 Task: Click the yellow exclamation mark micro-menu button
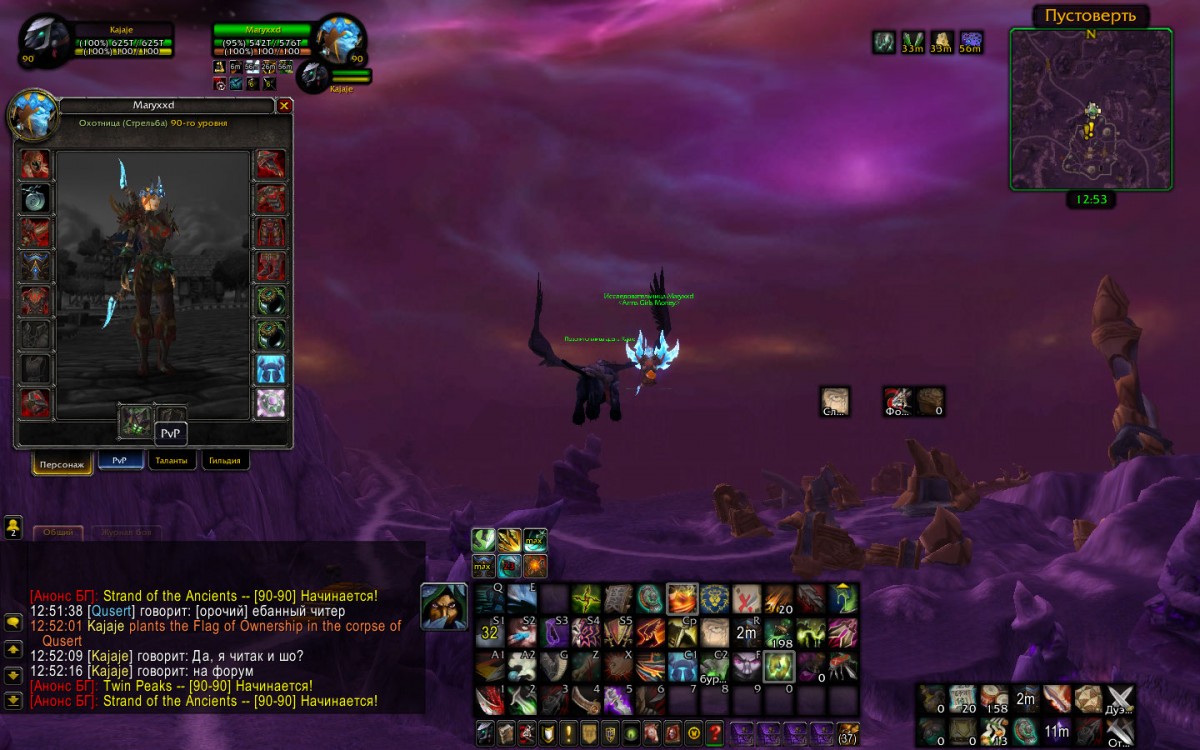(568, 732)
